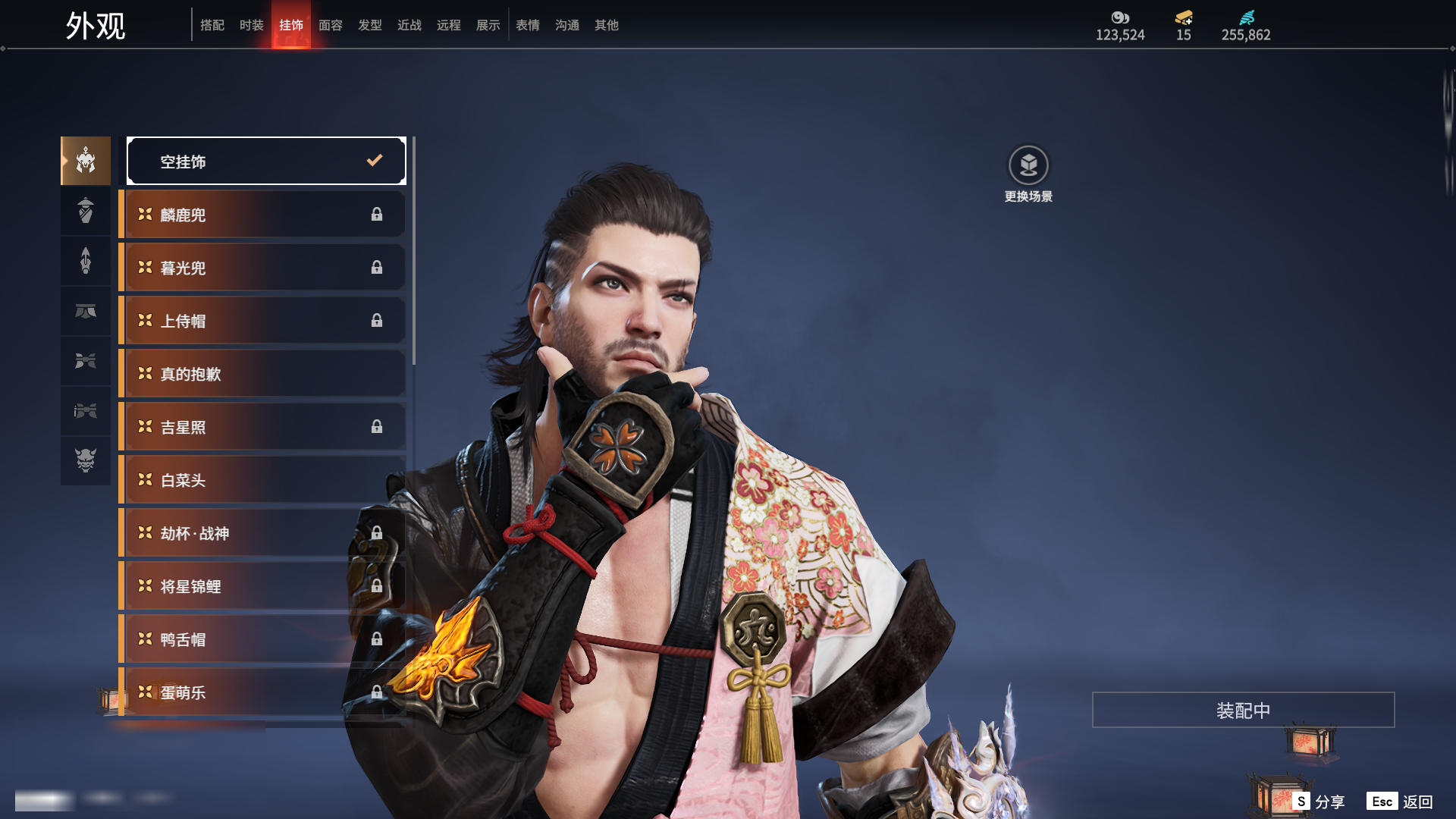This screenshot has height=819, width=1456.
Task: Switch to the 表情 emote tab
Action: pyautogui.click(x=528, y=25)
